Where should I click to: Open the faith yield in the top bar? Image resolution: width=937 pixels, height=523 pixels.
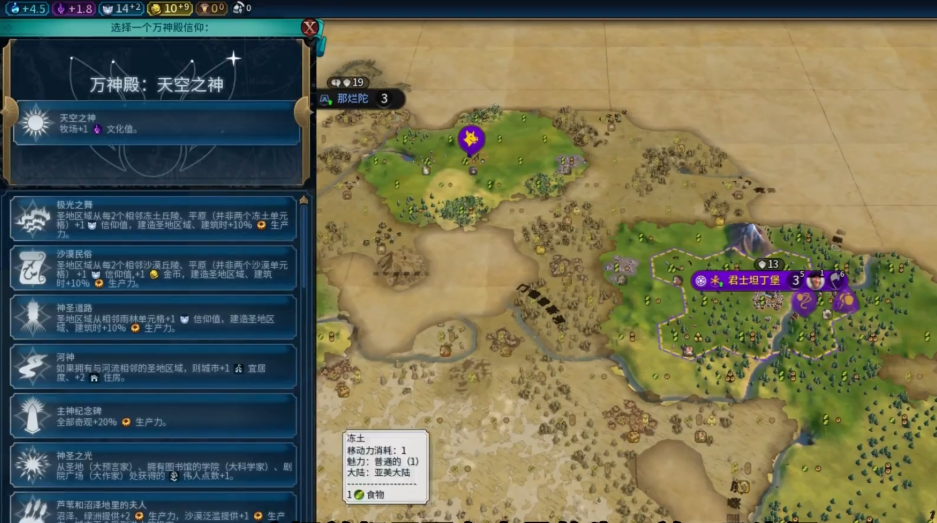click(121, 8)
